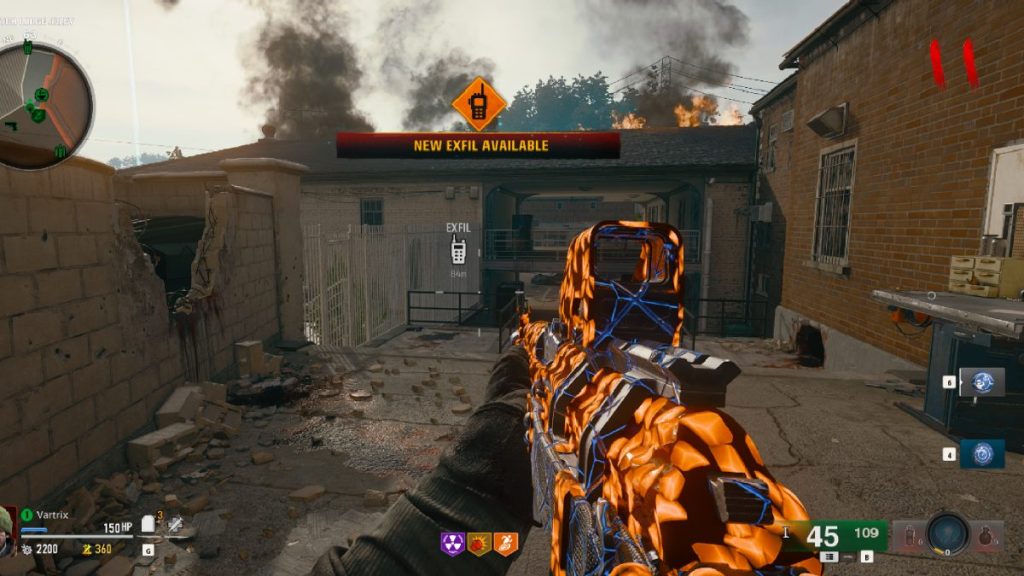Click the orange running figure perk icon
This screenshot has width=1024, height=576.
click(506, 543)
